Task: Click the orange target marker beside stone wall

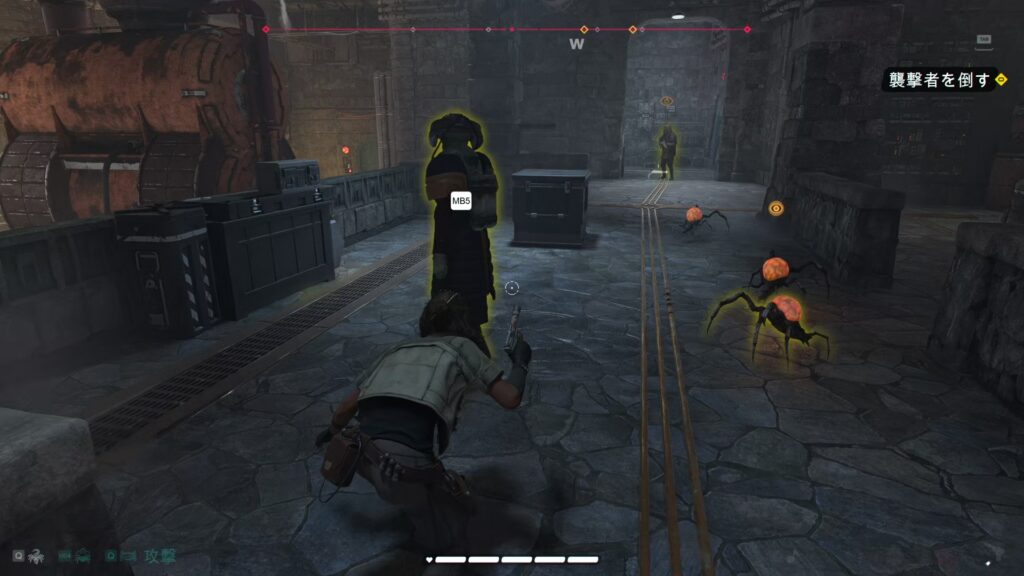Action: (776, 208)
